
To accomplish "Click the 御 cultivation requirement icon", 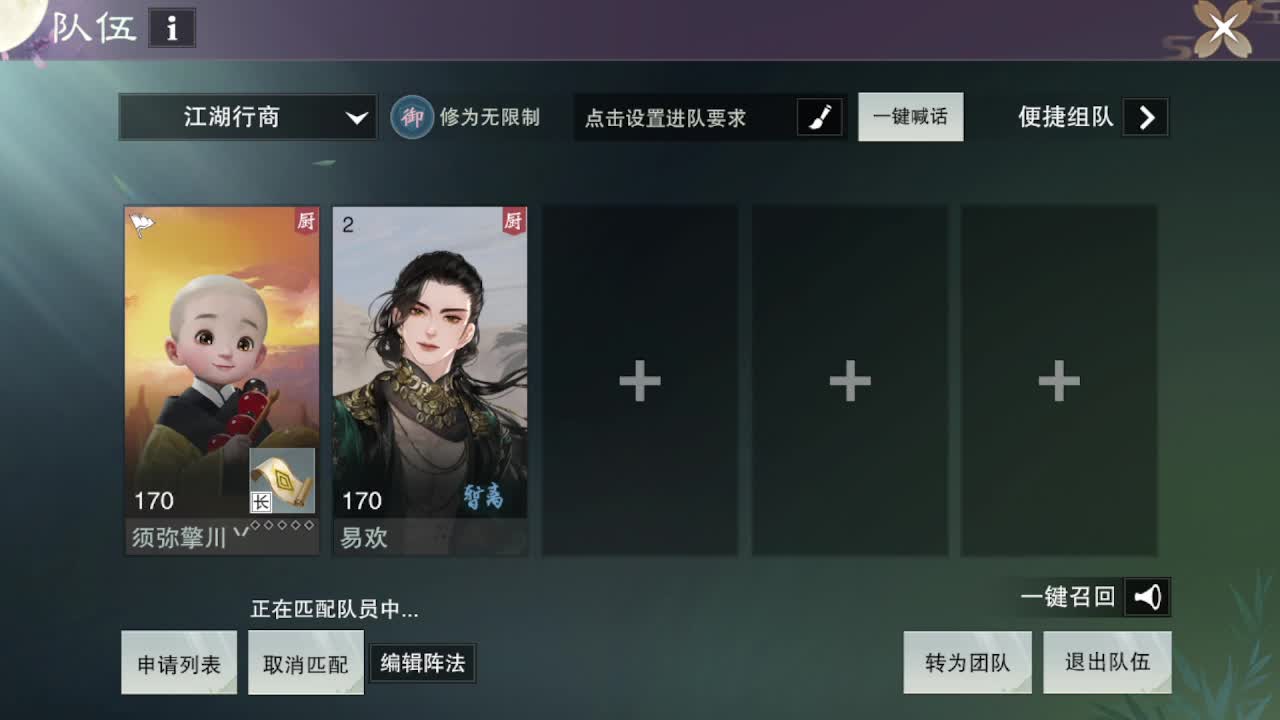I will tap(410, 117).
